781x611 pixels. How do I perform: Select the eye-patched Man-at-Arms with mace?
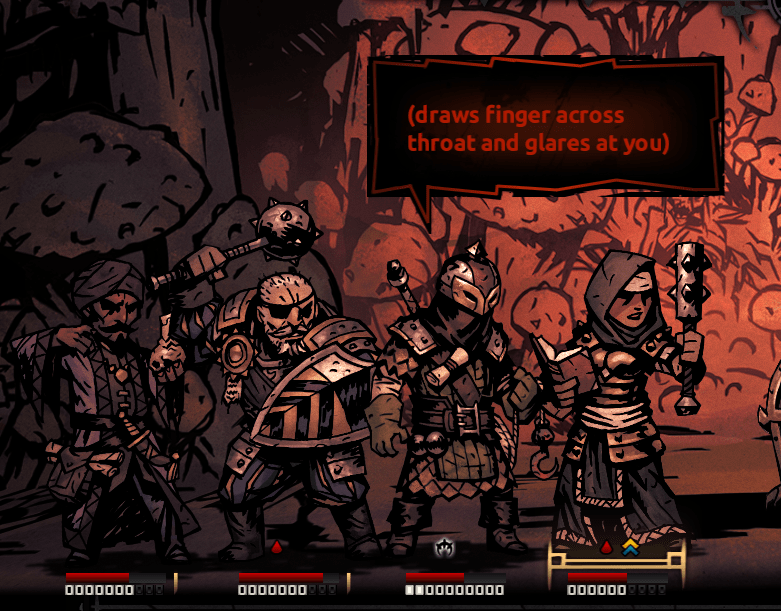(x=290, y=400)
